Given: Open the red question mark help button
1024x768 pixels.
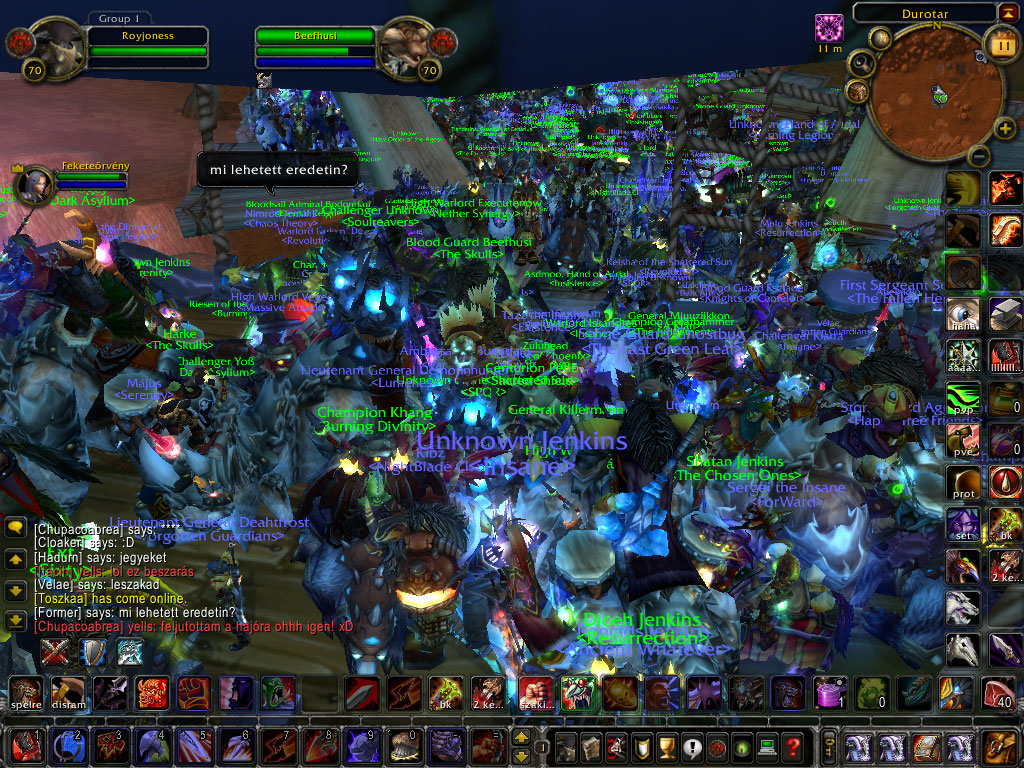Looking at the screenshot, I should coord(792,747).
